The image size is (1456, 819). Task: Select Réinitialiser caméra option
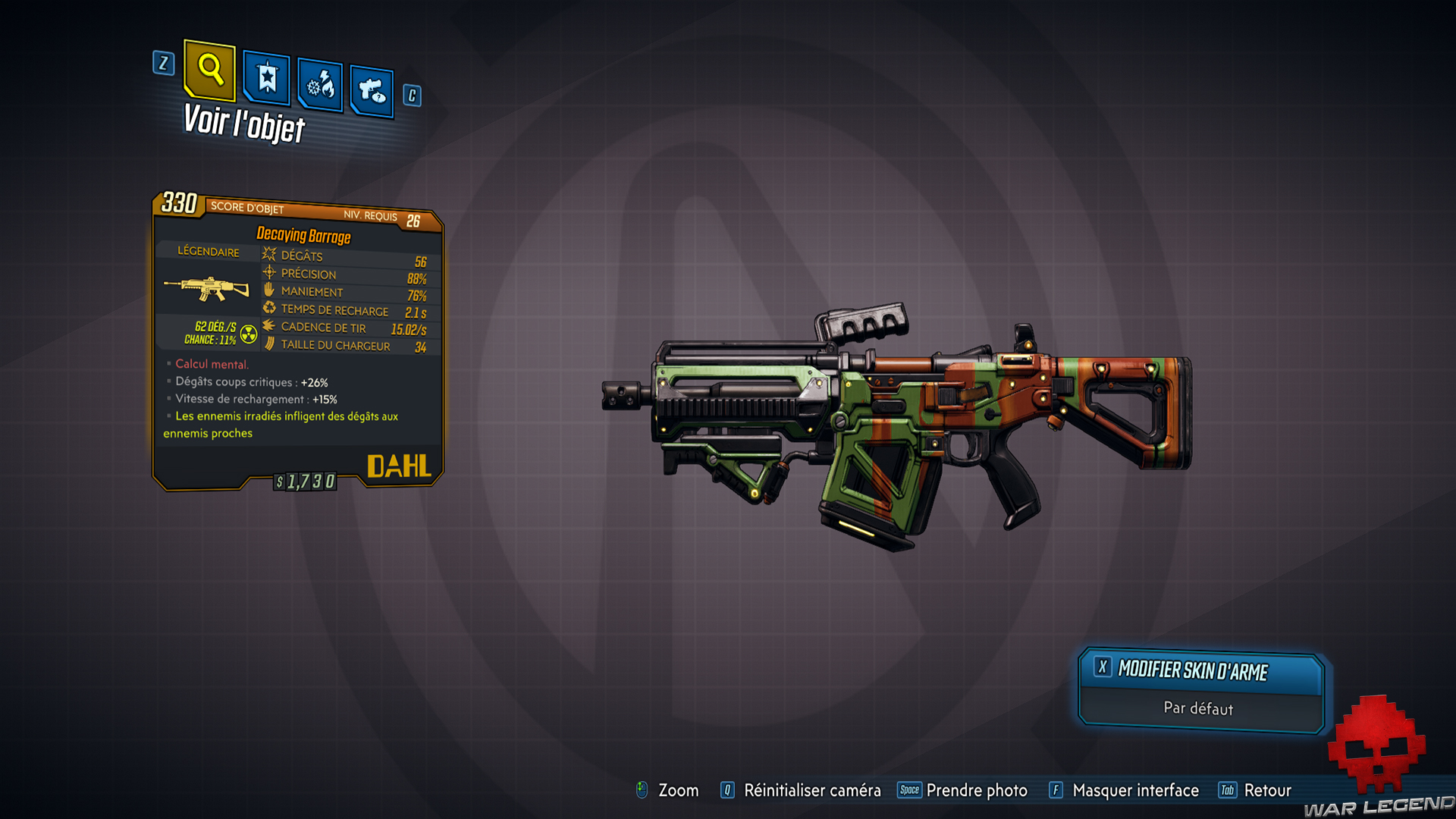click(811, 790)
